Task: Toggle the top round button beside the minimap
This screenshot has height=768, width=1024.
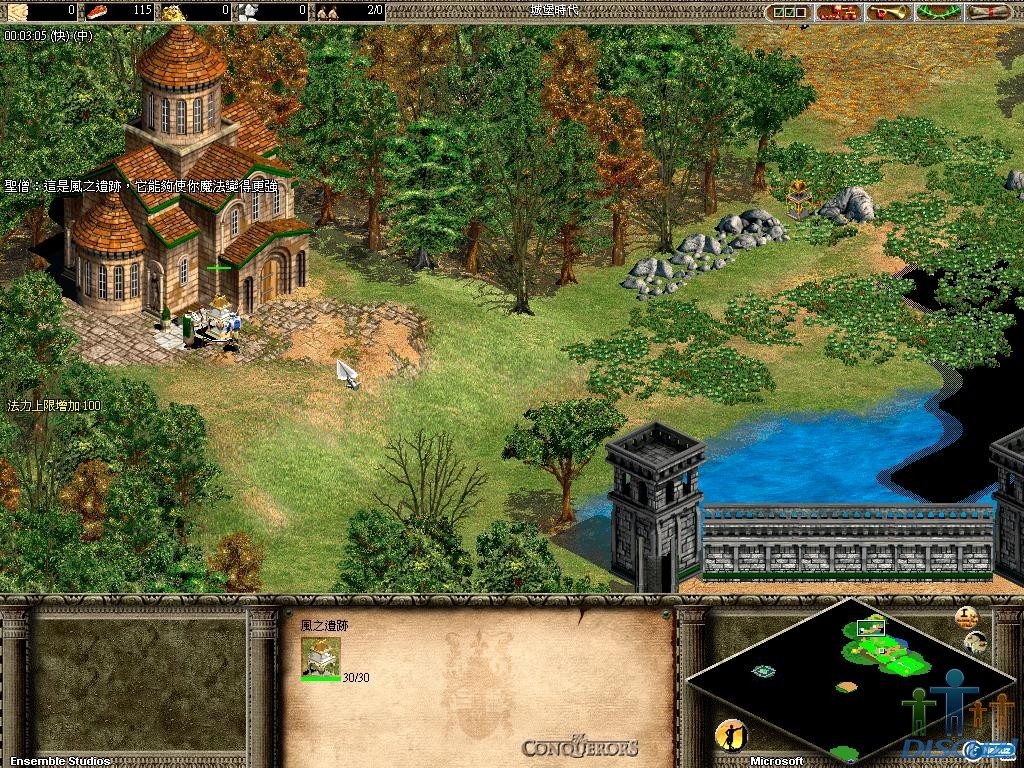Action: coord(966,617)
